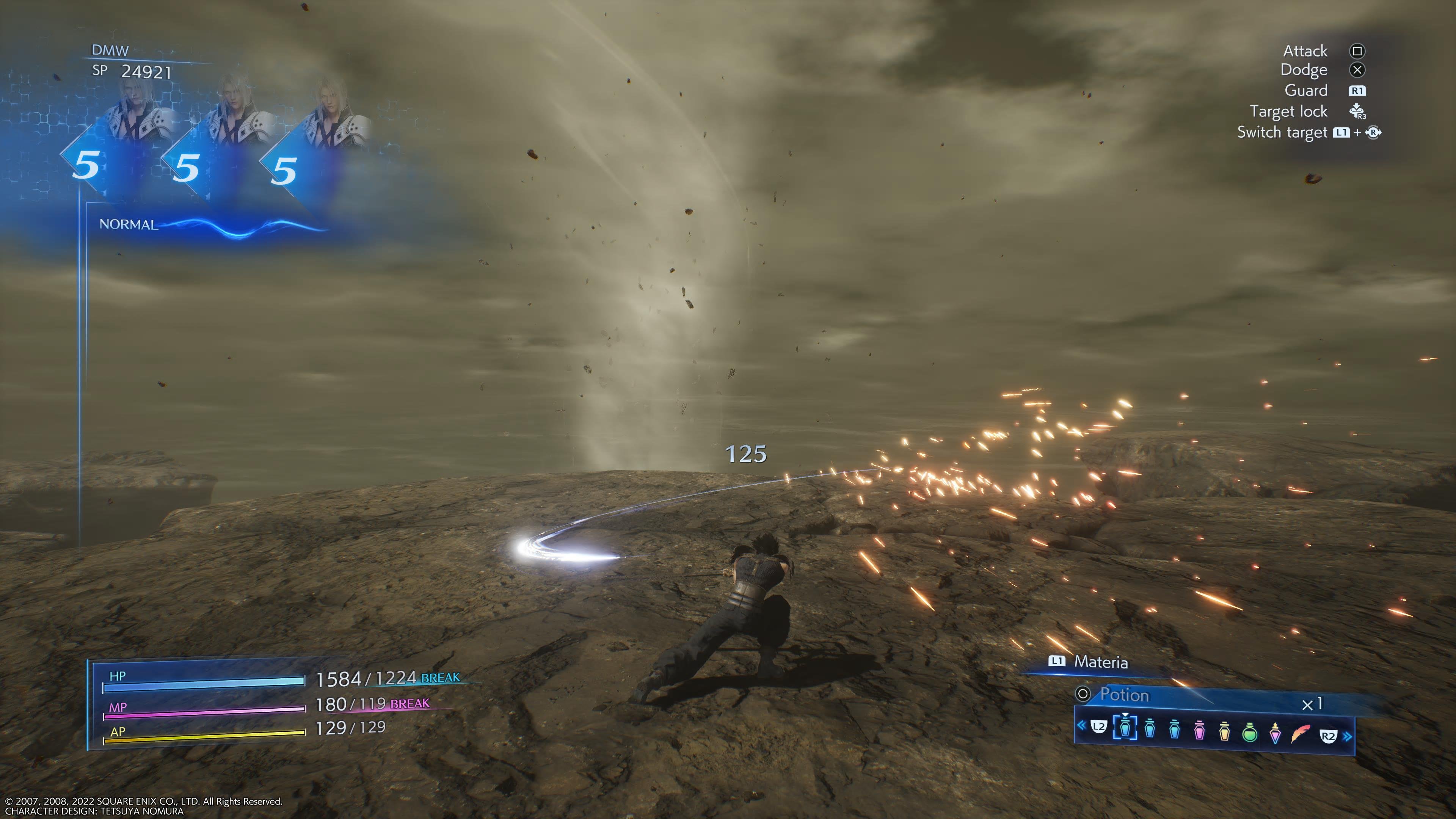
Task: Pick the round green flask item
Action: 1250,733
